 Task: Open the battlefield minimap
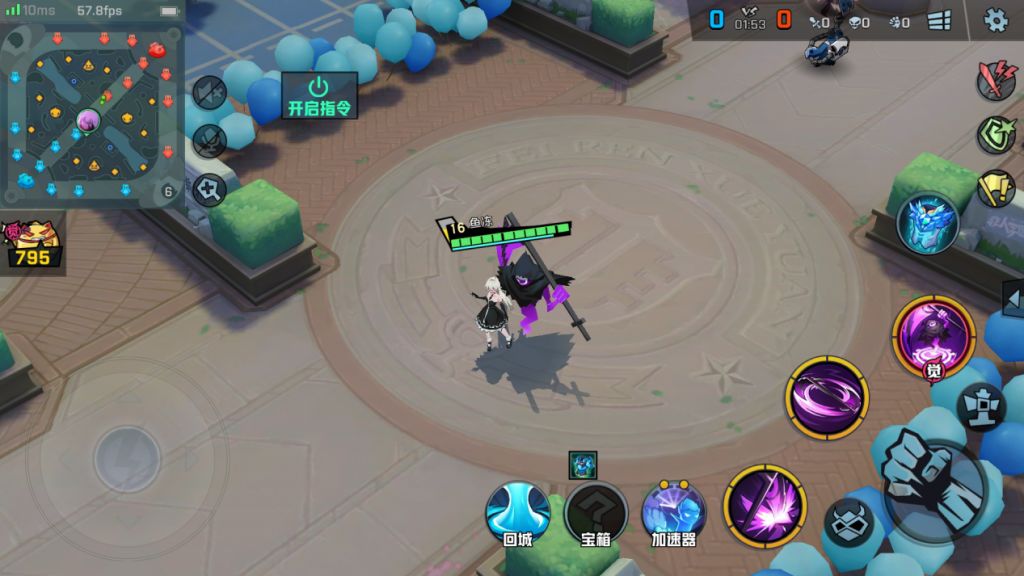91,115
